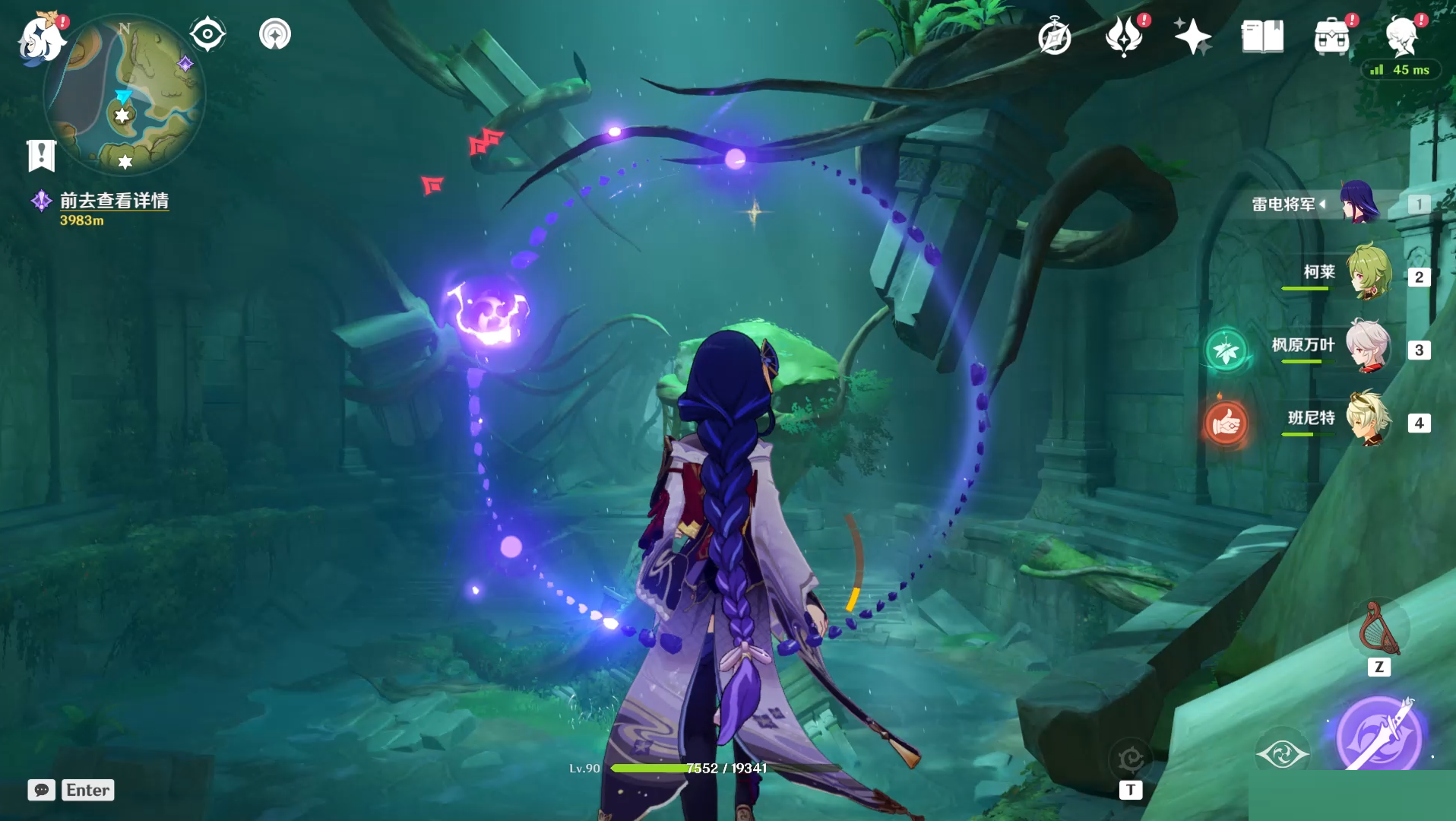This screenshot has width=1456, height=821.
Task: Select active character 雷电将军 portrait
Action: pyautogui.click(x=1359, y=202)
